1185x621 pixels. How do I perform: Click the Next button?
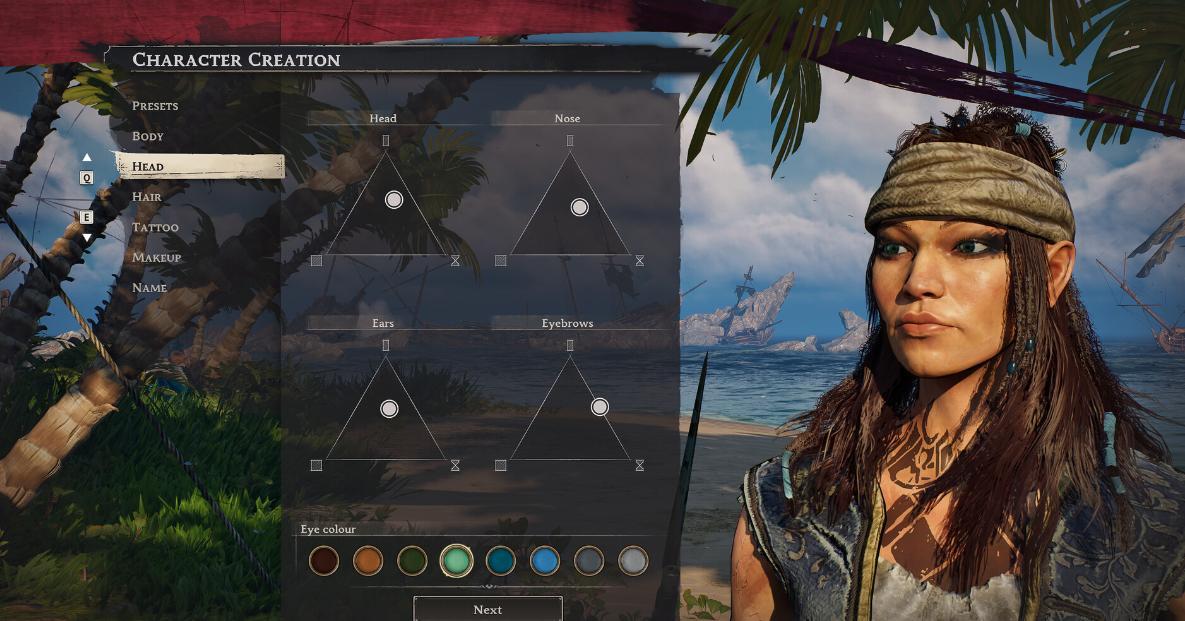pos(488,609)
